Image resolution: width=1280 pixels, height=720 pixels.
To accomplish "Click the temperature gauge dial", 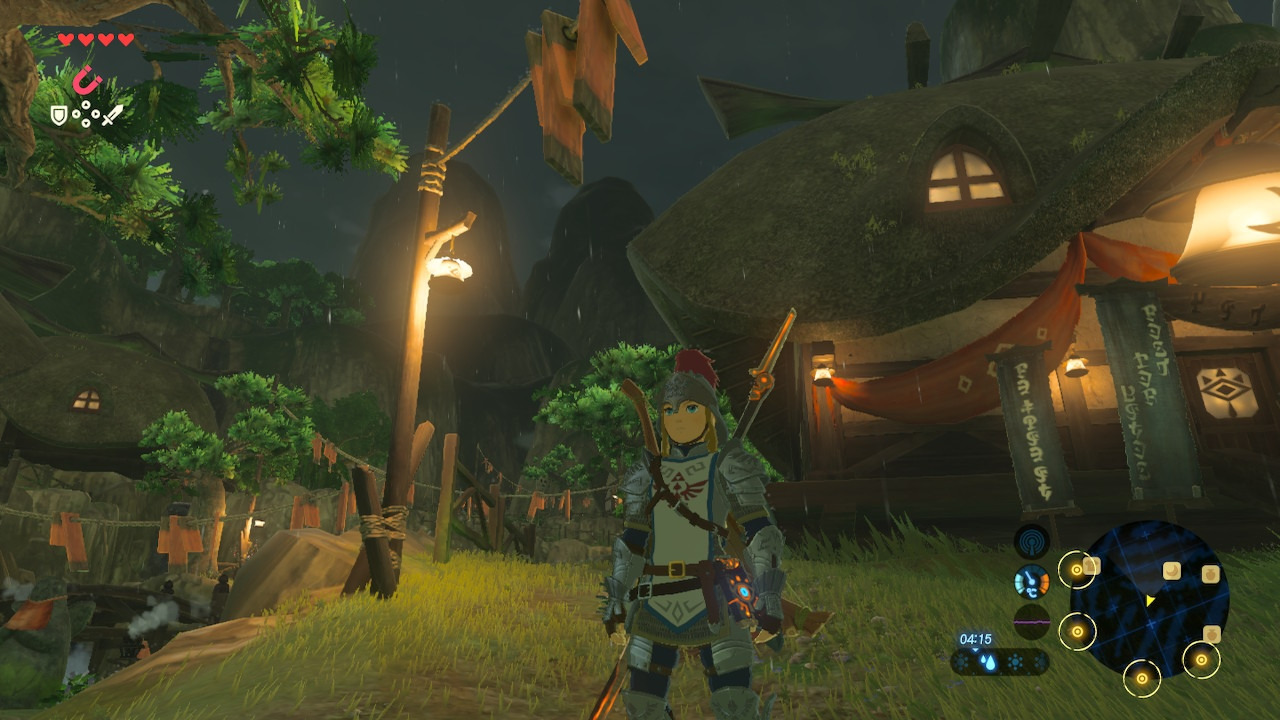I will [x=1031, y=581].
